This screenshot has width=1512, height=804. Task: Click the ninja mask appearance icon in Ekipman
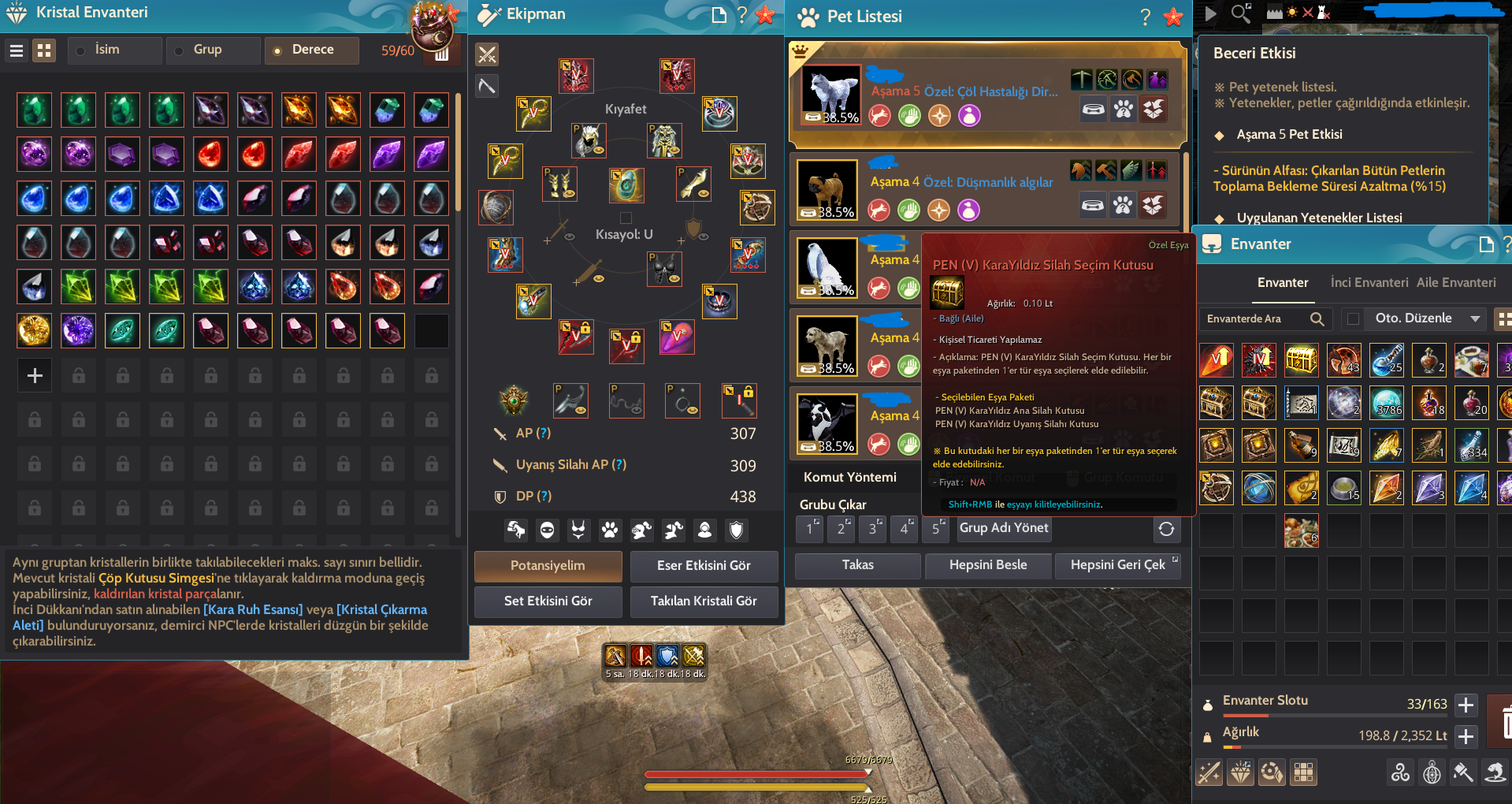tap(548, 530)
